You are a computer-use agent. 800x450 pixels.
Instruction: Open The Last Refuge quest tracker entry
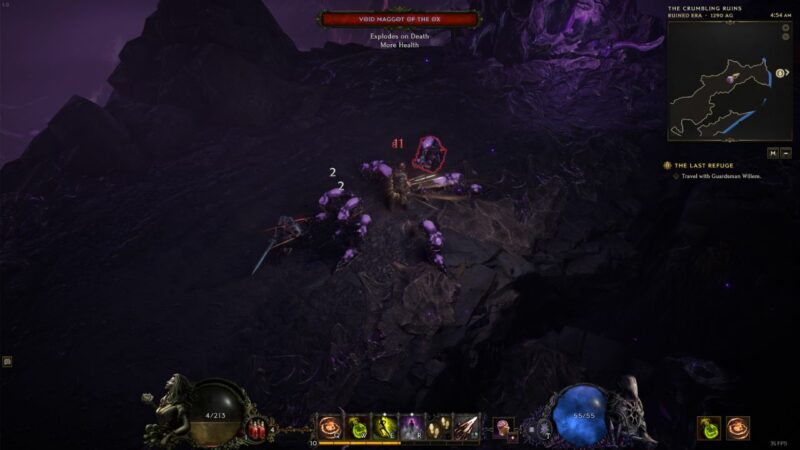[x=703, y=165]
